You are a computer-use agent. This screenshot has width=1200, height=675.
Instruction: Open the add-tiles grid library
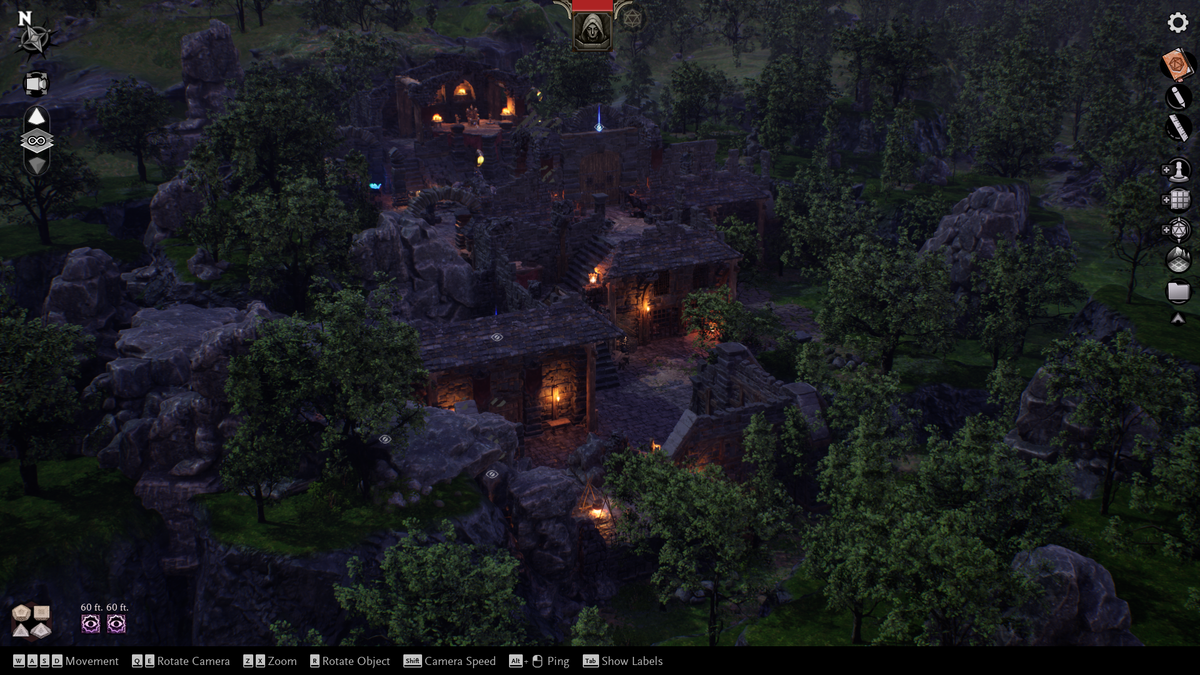[1177, 200]
